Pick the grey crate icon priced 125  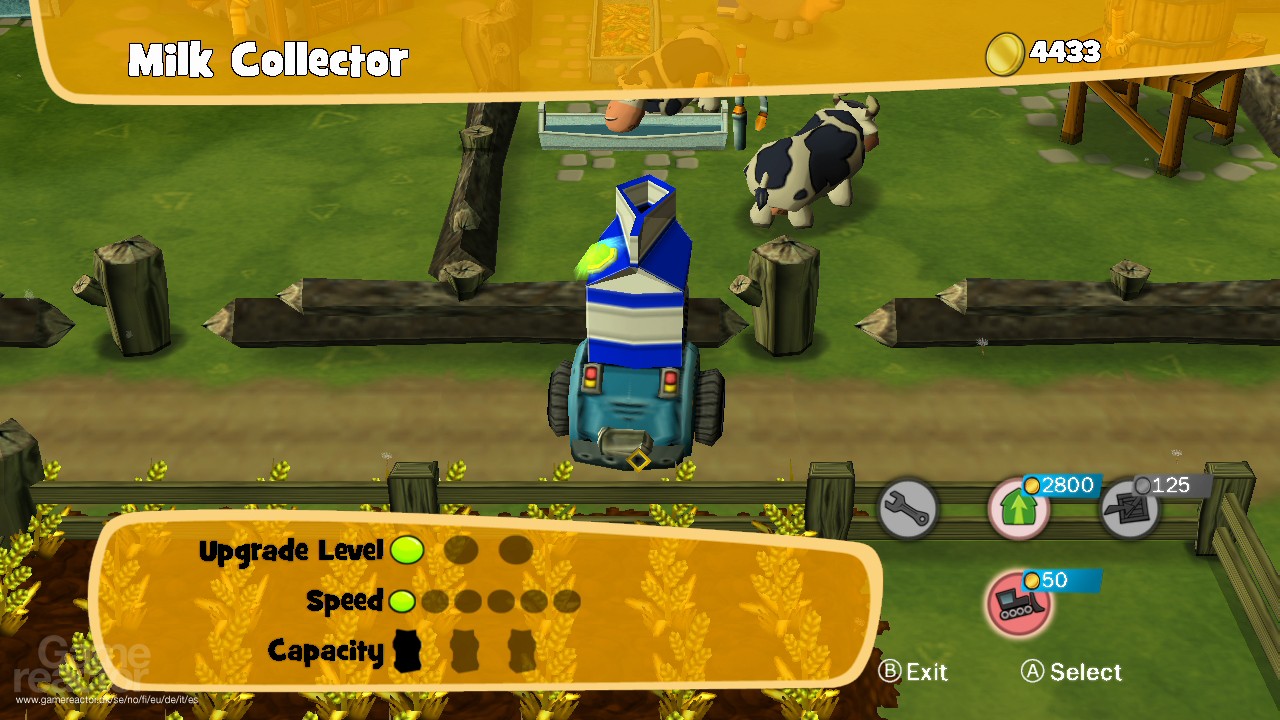1130,509
